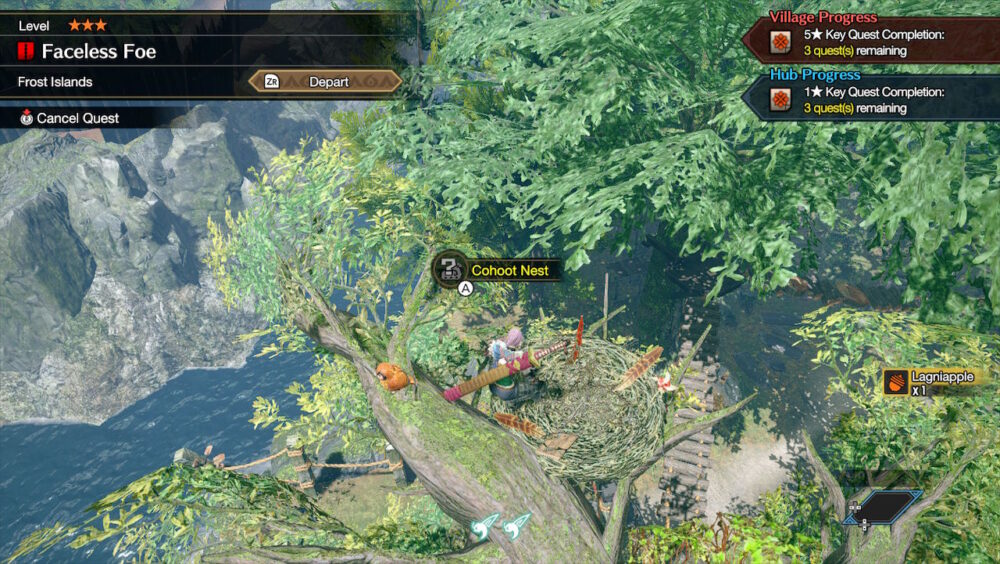1000x564 pixels.
Task: Cancel the current quest
Action: [76, 118]
